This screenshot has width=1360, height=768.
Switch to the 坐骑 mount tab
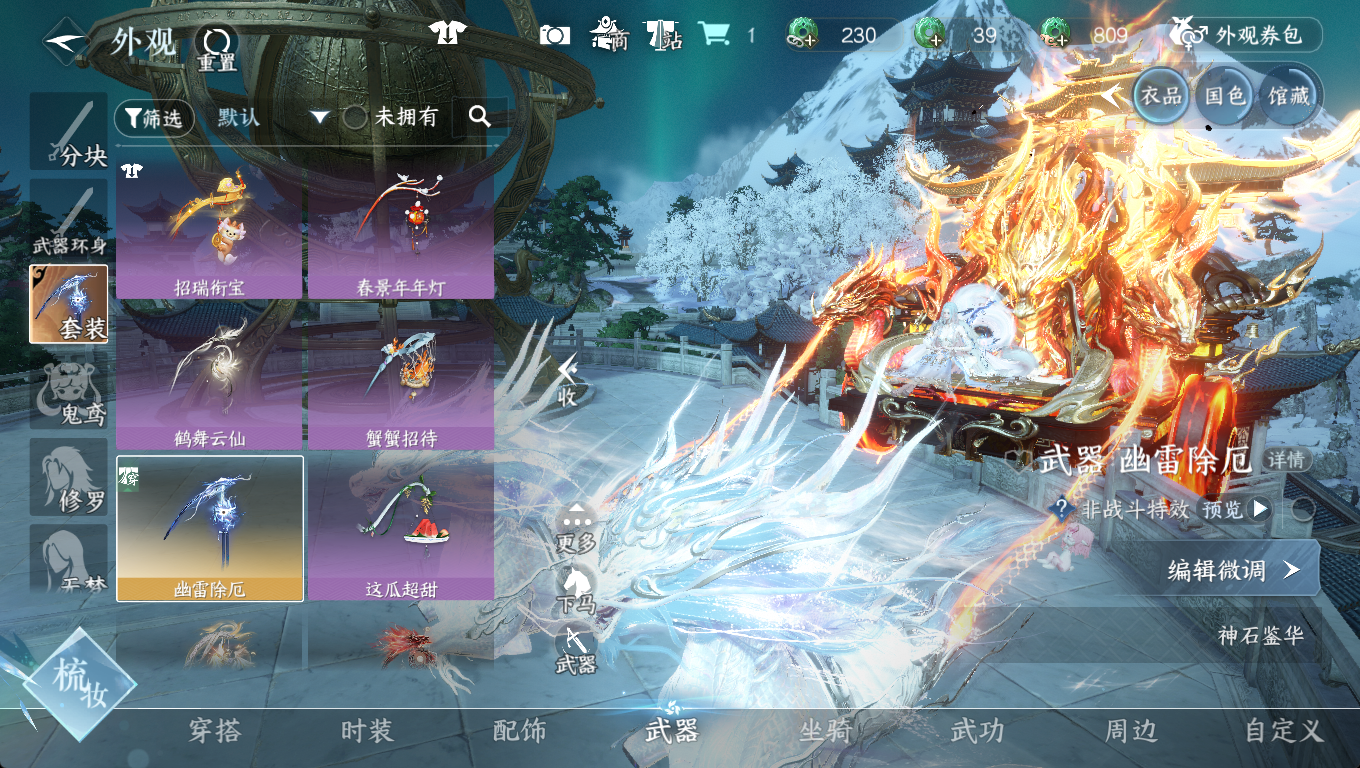825,731
